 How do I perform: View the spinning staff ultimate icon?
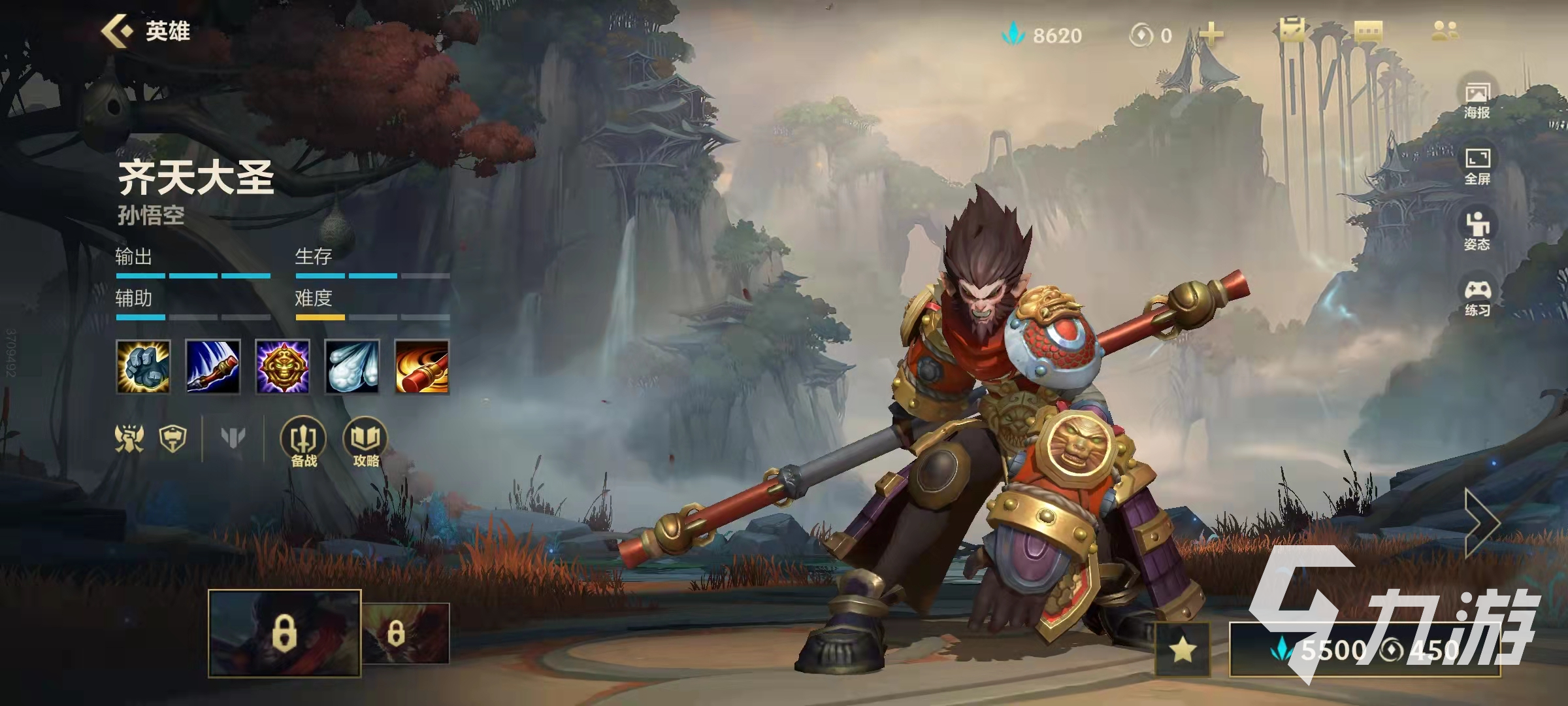click(x=422, y=367)
